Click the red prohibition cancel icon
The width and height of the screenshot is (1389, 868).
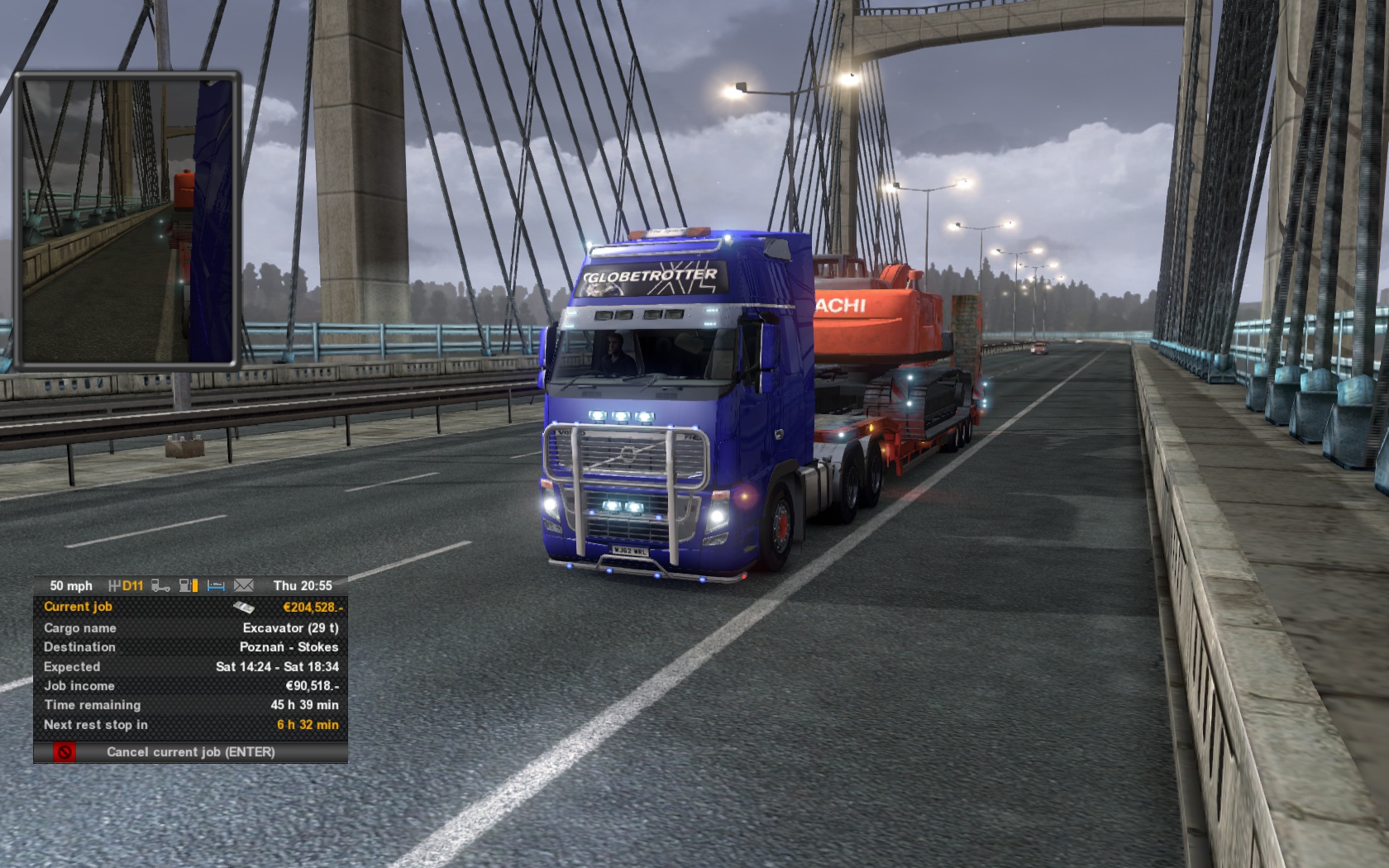tap(64, 752)
